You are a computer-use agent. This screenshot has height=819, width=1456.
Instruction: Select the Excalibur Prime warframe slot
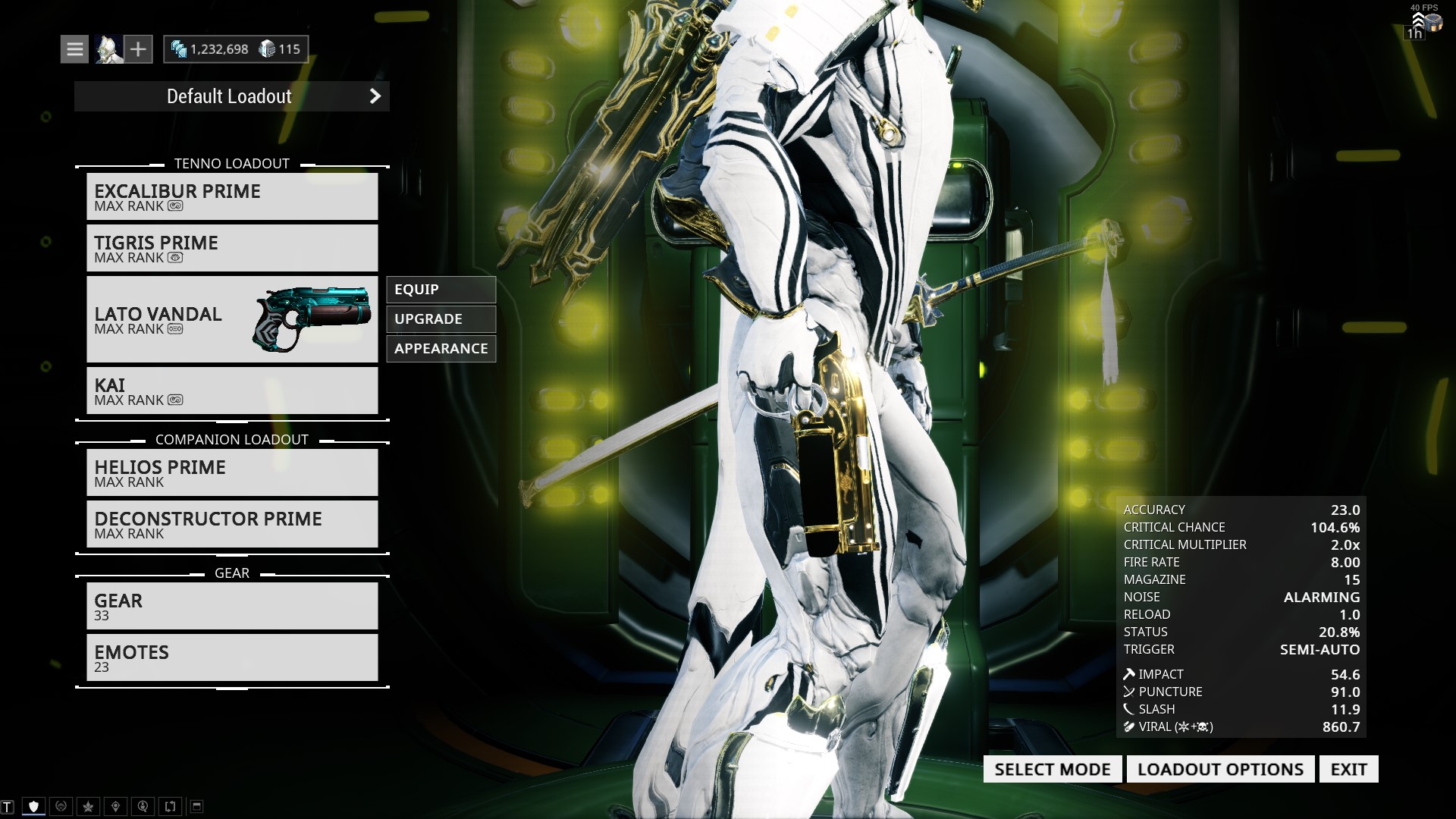pyautogui.click(x=231, y=196)
